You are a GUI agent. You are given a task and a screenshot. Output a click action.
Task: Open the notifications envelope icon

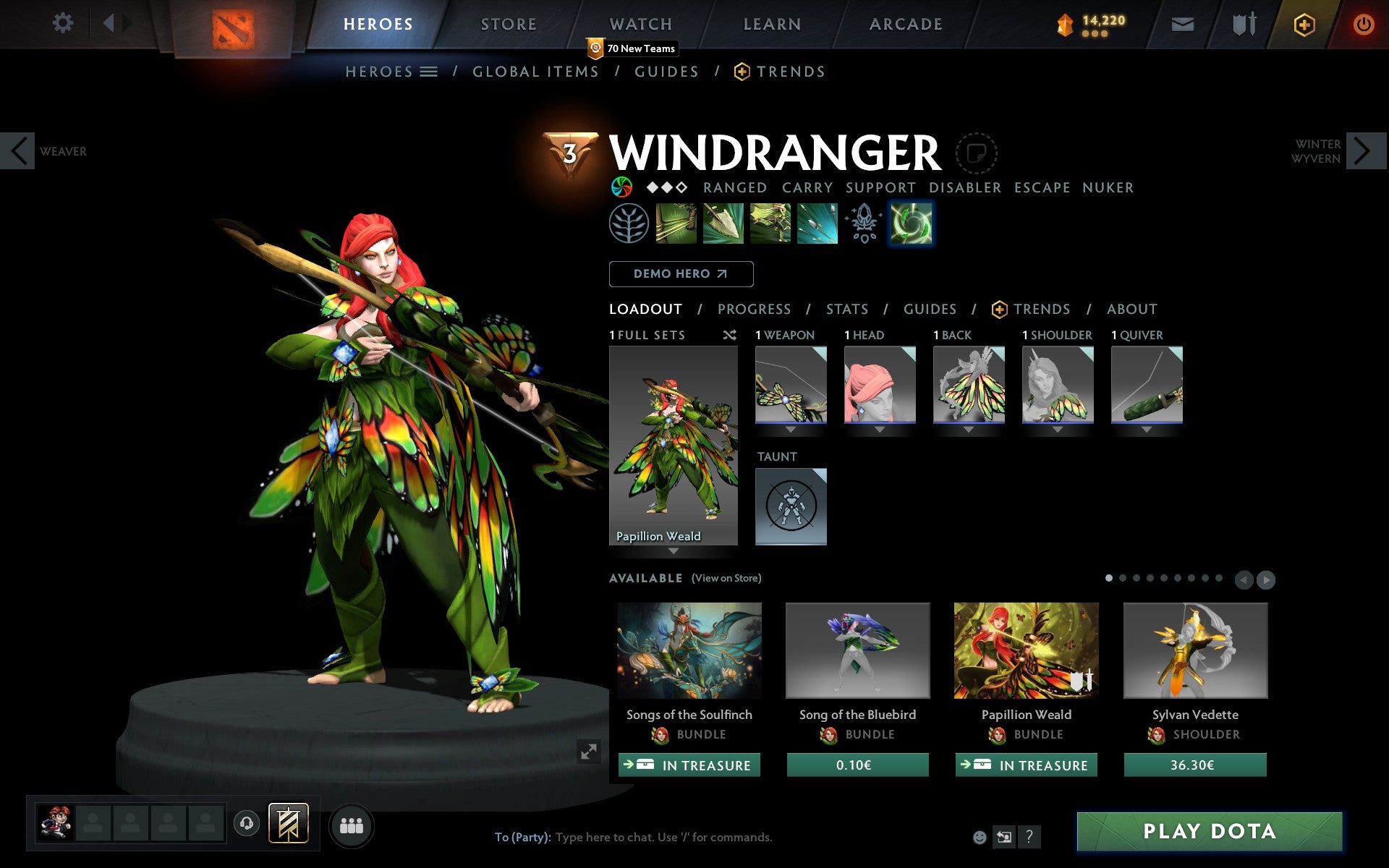[x=1182, y=23]
